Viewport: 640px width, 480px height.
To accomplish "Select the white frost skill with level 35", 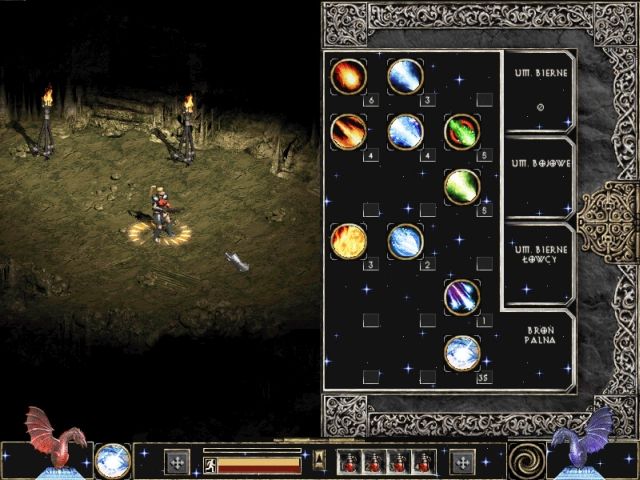I will pyautogui.click(x=462, y=352).
